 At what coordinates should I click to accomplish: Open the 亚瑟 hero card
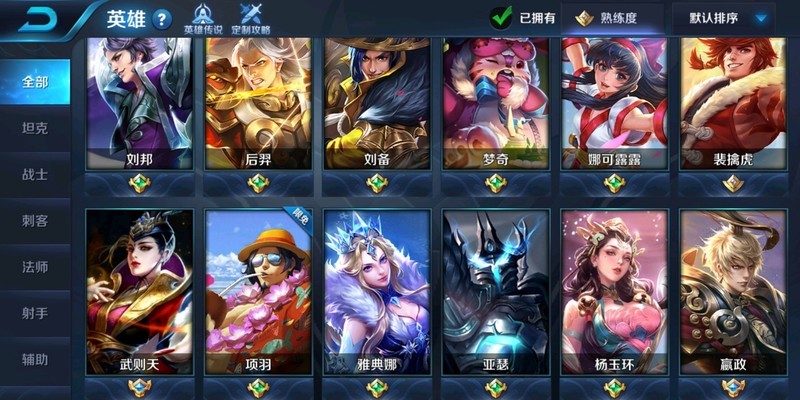tap(496, 292)
